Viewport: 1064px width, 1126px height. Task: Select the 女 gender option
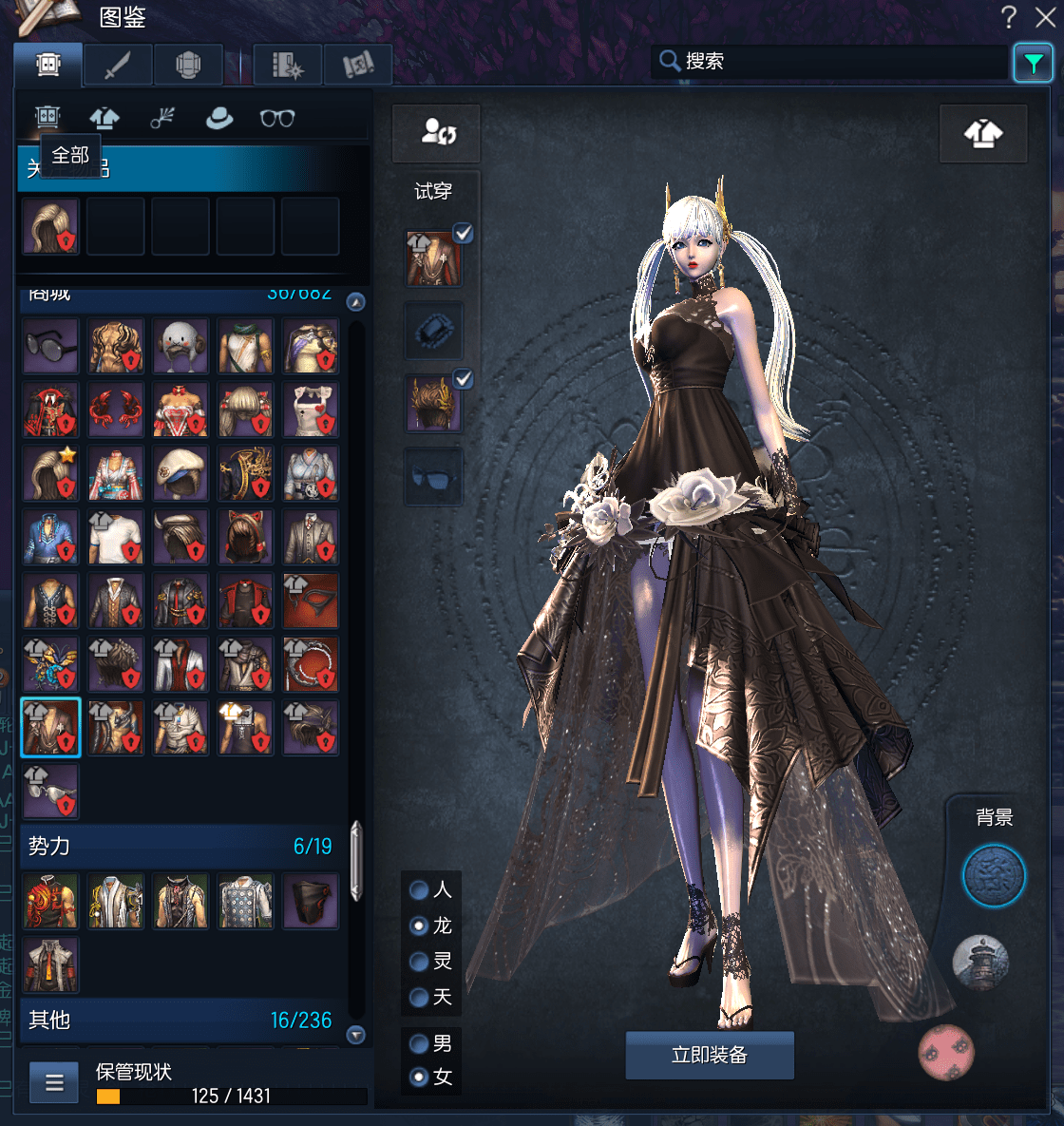pos(419,1078)
